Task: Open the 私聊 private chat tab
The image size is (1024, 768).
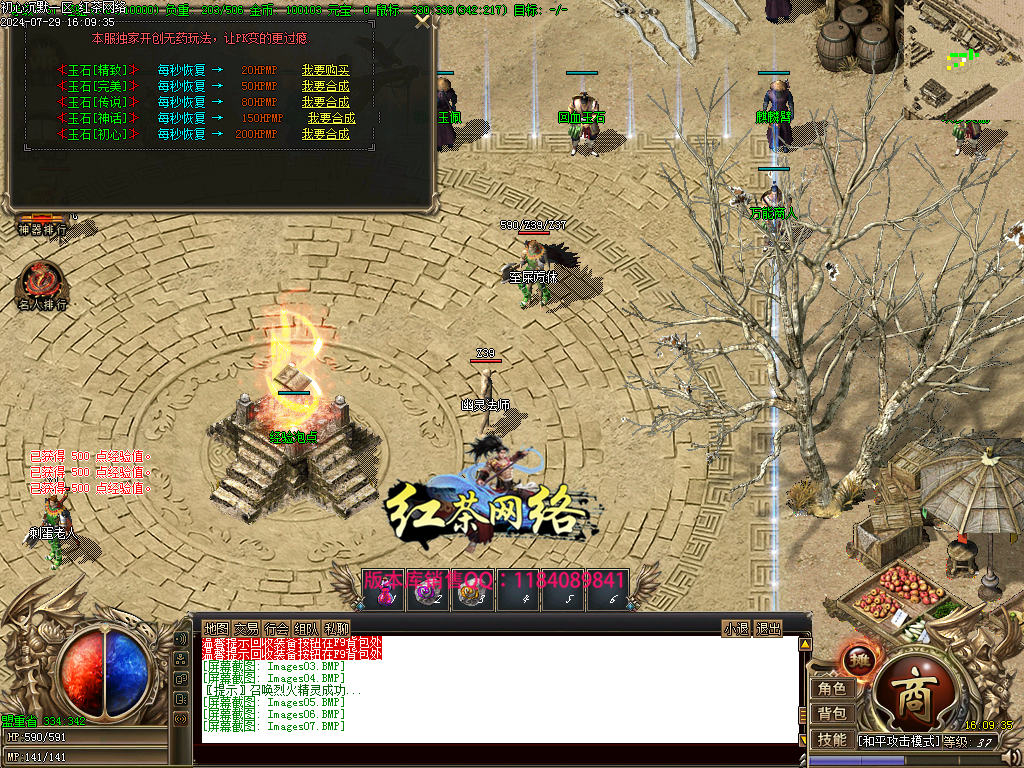Action: pyautogui.click(x=337, y=628)
